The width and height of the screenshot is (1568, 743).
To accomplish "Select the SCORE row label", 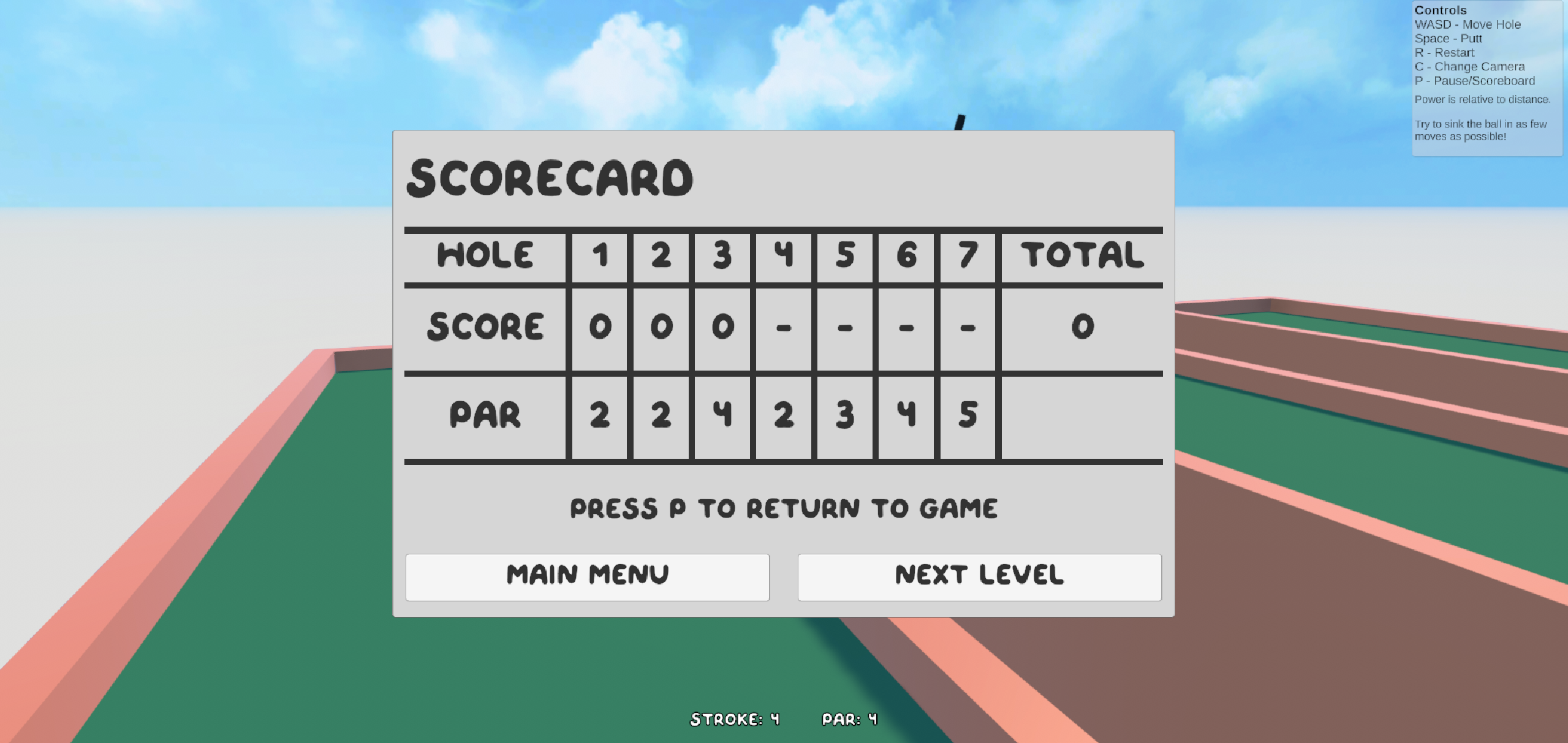I will pos(486,326).
